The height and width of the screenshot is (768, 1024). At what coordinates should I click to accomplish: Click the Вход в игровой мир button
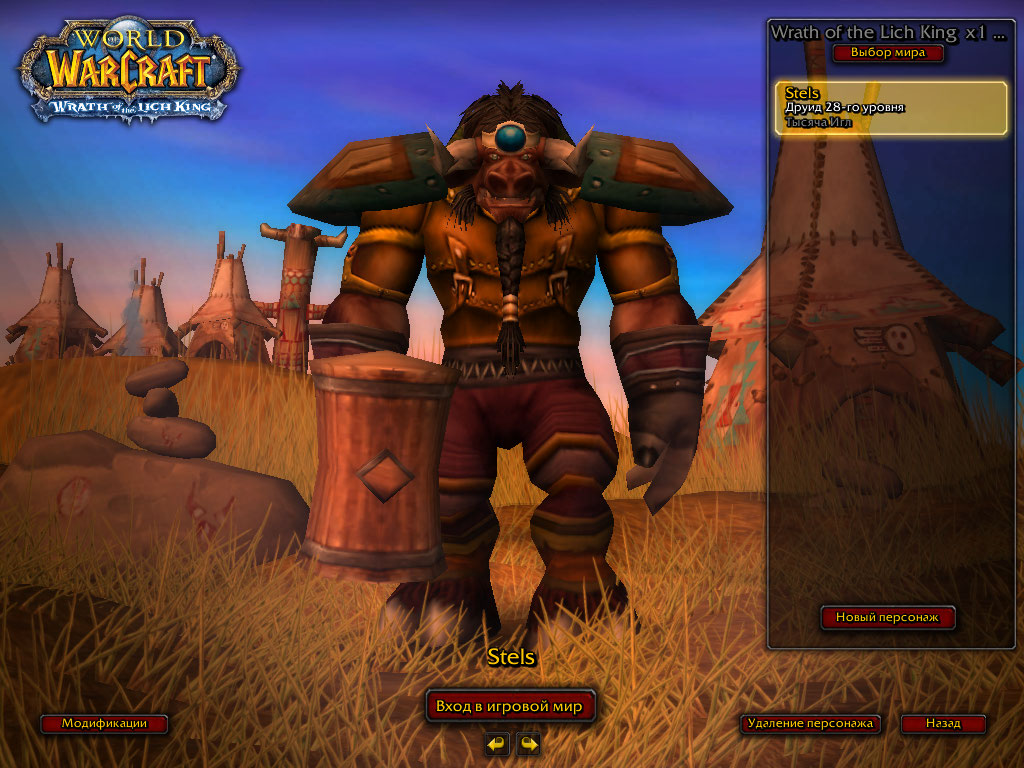pos(510,706)
